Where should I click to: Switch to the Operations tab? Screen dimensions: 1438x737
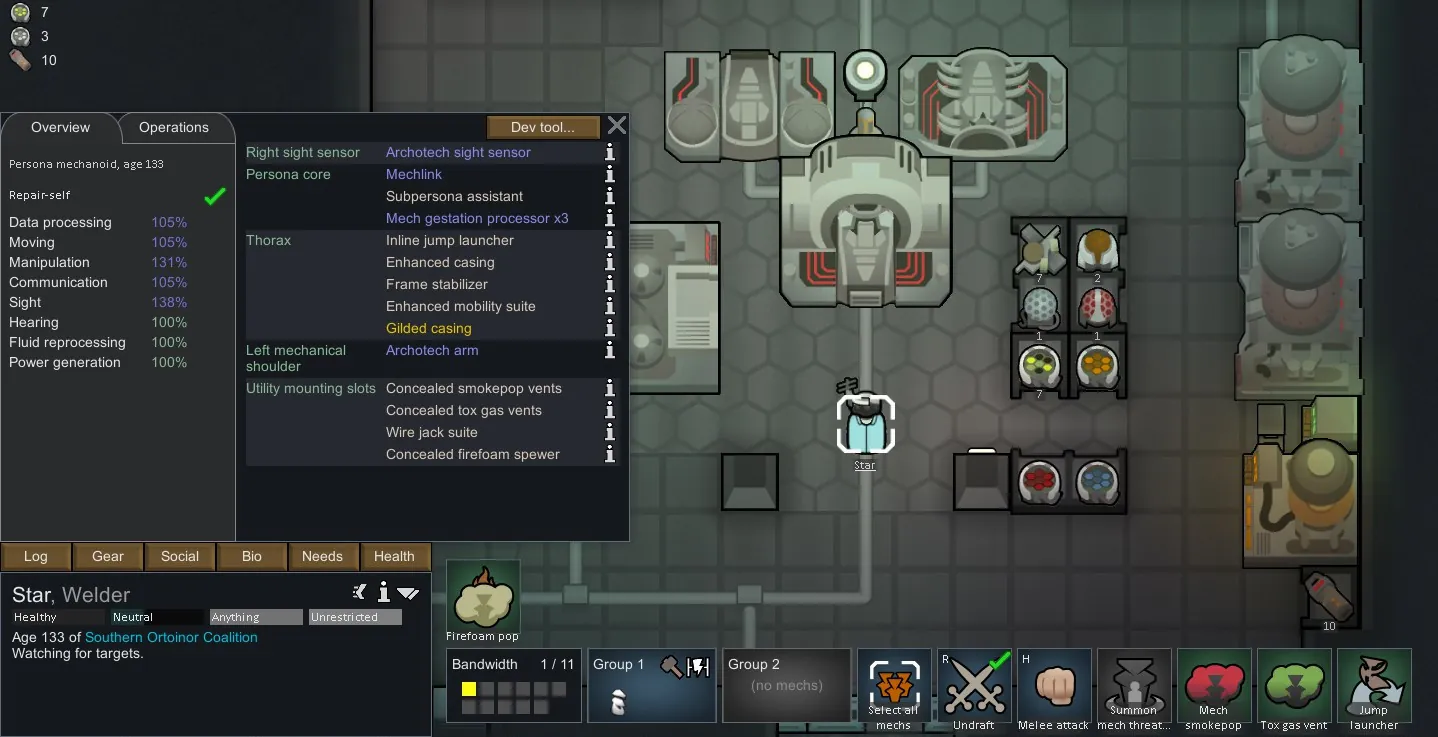[x=174, y=128]
